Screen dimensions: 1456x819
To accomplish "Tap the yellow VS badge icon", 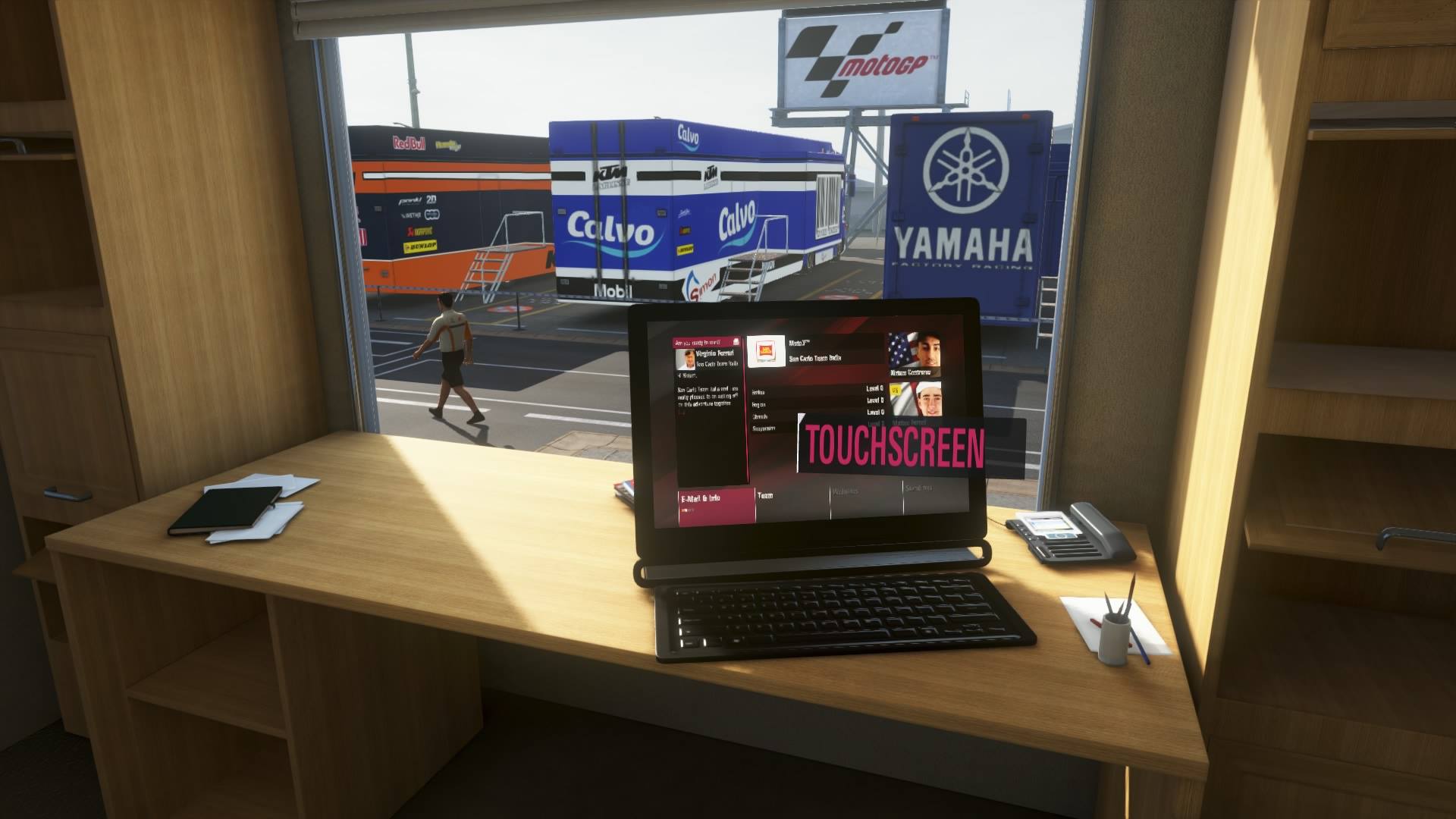I will point(894,390).
